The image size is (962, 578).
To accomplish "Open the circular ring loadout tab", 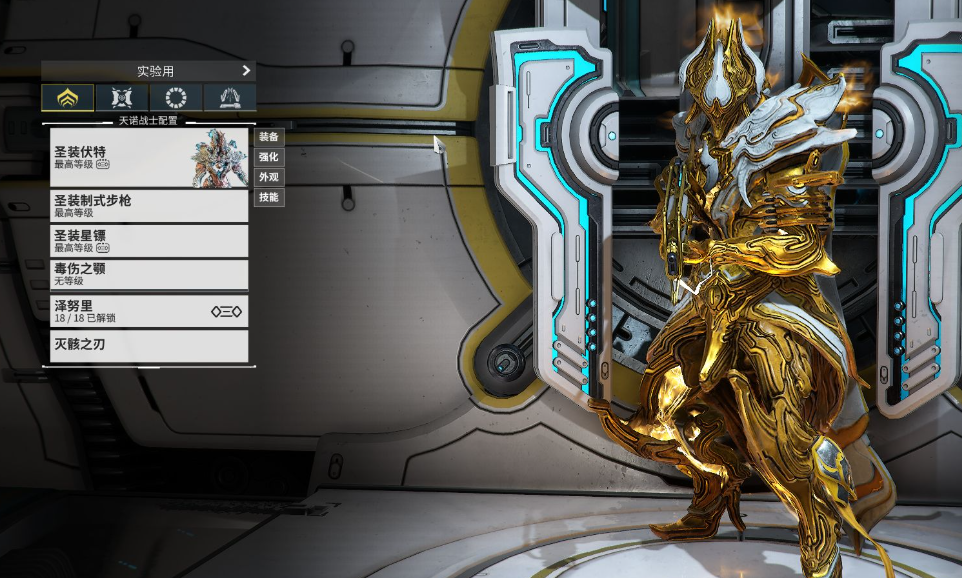I will click(x=176, y=98).
